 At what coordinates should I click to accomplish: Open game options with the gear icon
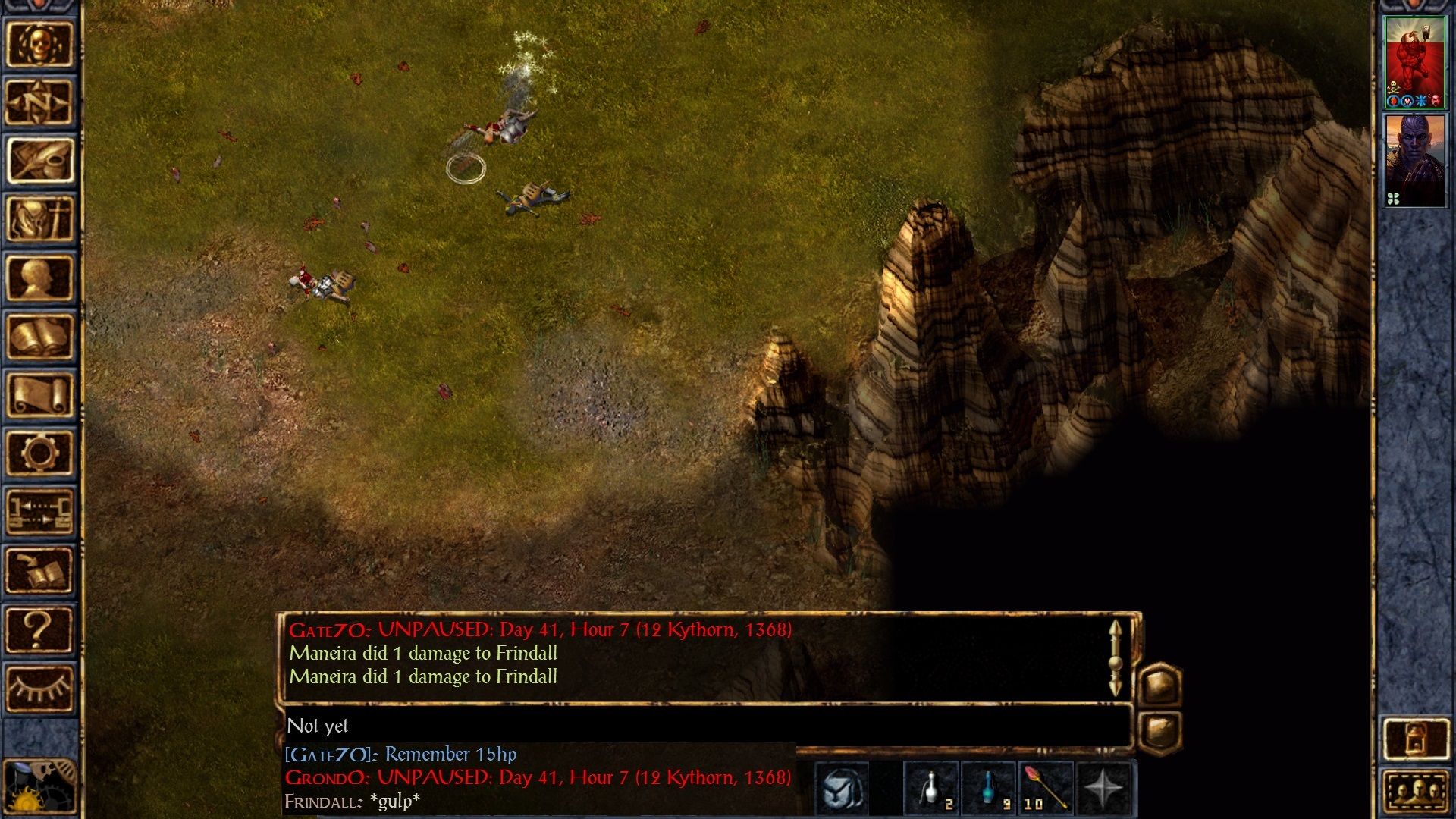(x=39, y=453)
